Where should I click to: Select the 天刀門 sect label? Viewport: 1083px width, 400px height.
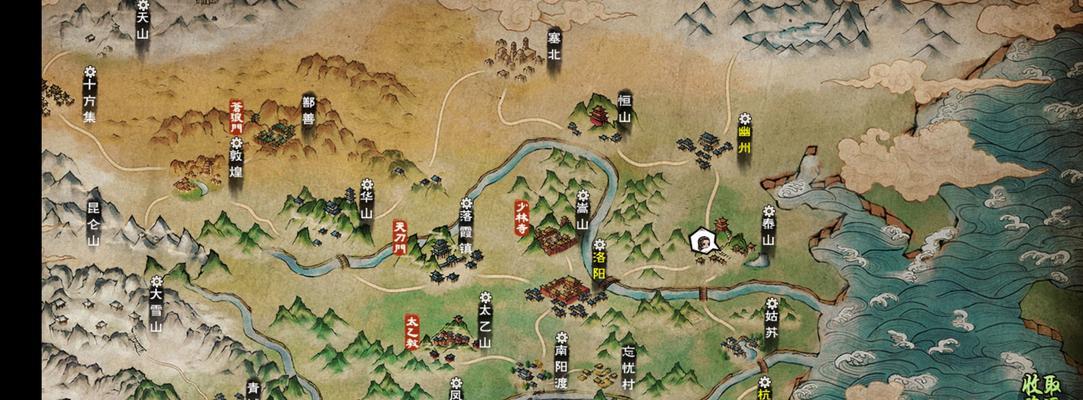(400, 237)
